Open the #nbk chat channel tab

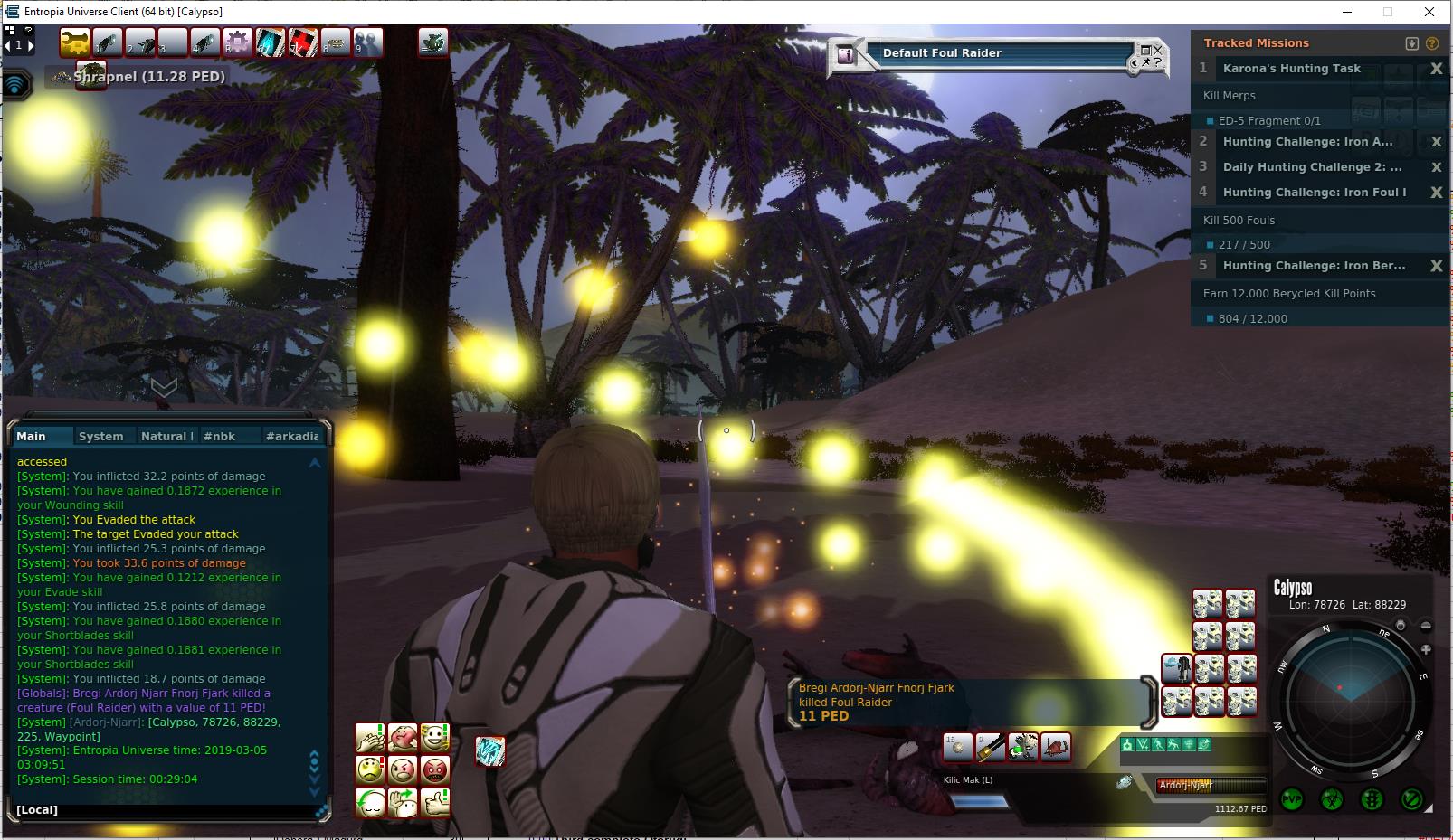219,436
